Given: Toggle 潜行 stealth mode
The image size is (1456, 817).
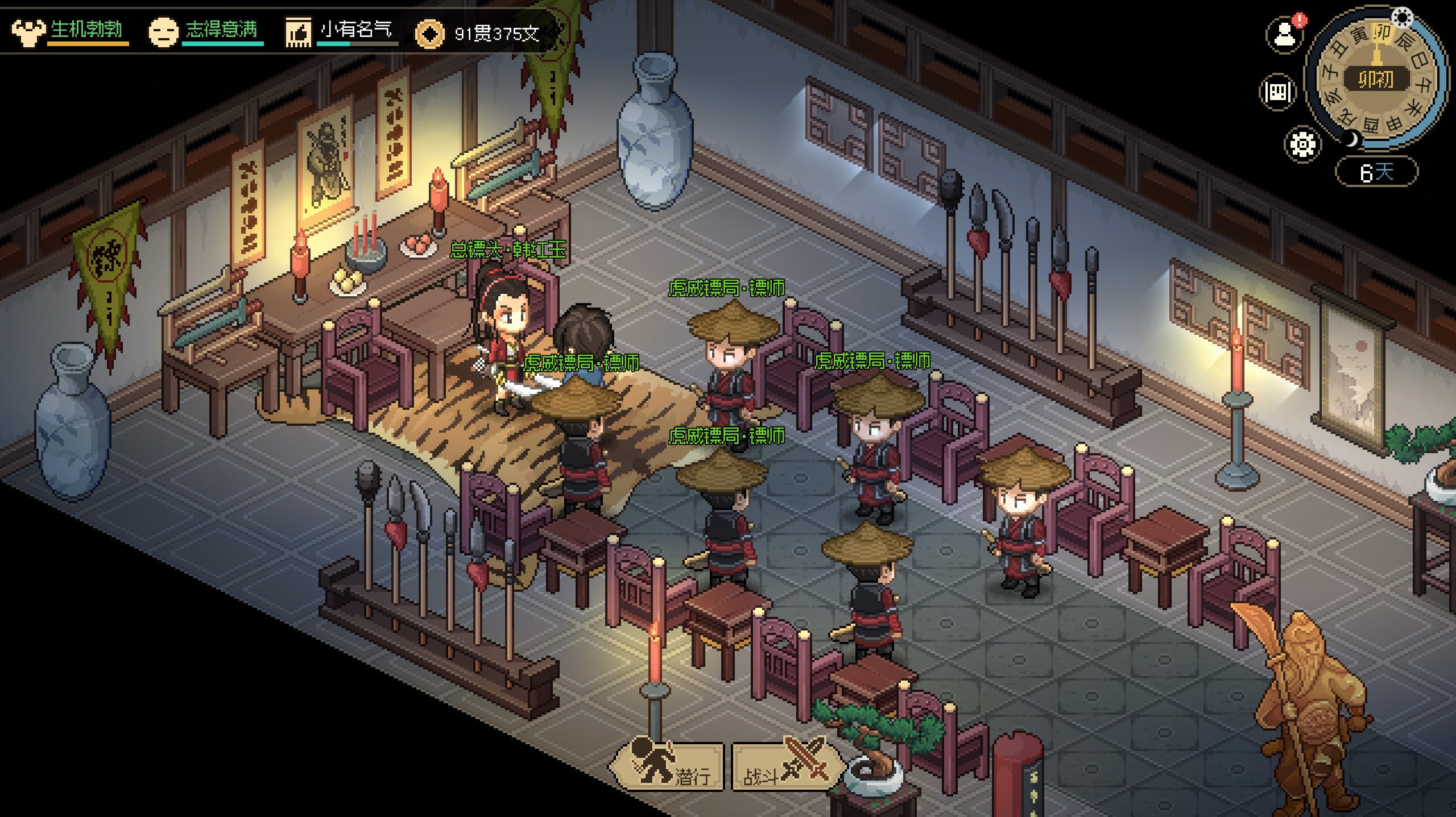Looking at the screenshot, I should [668, 766].
